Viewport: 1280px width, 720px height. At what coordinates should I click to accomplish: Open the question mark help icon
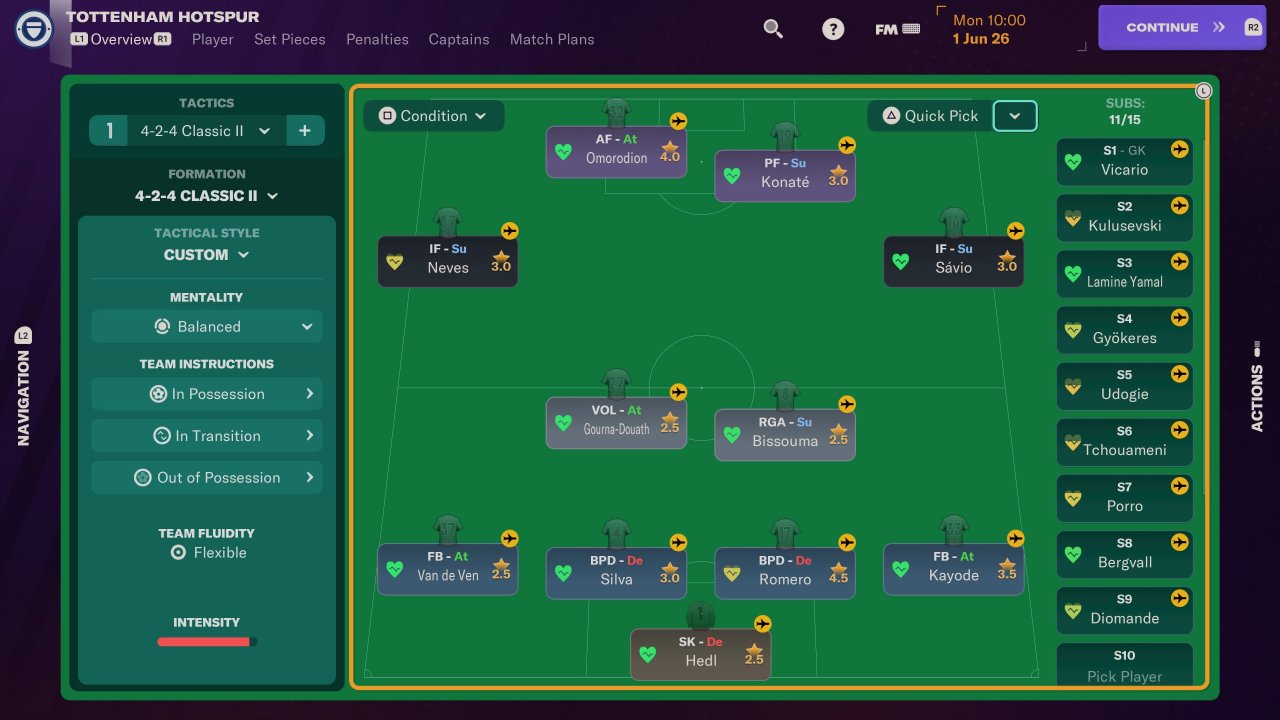(x=833, y=29)
